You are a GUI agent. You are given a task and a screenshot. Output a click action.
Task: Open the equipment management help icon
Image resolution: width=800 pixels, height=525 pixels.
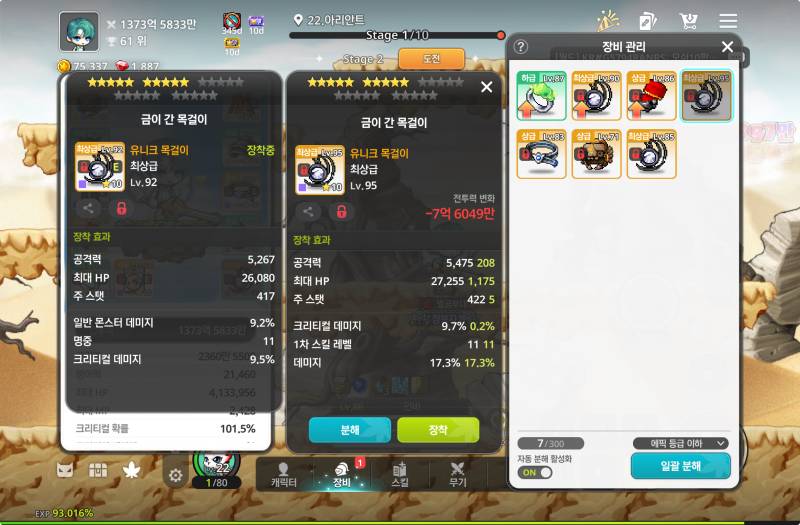coord(521,47)
